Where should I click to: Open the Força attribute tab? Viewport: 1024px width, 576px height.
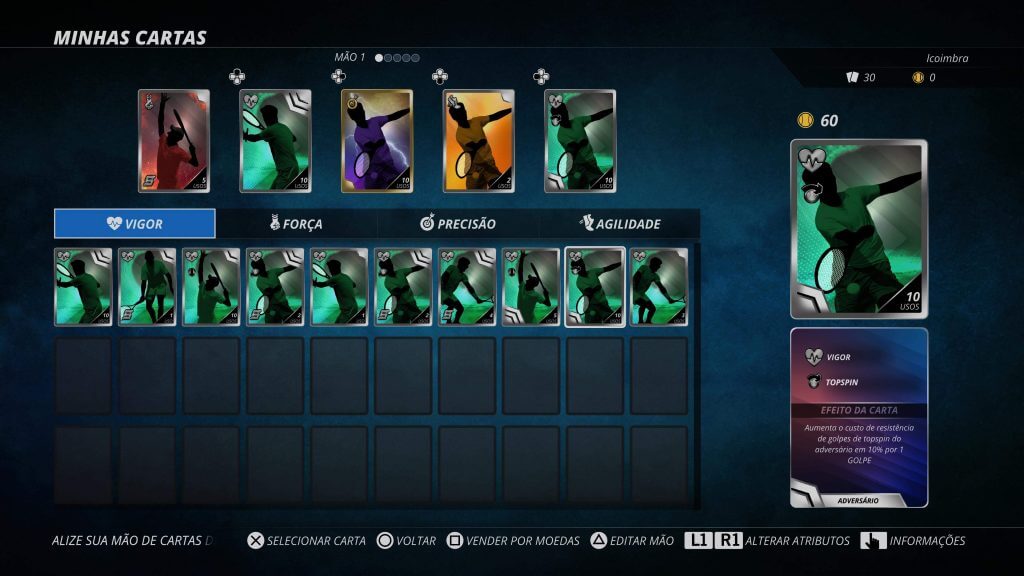[296, 224]
